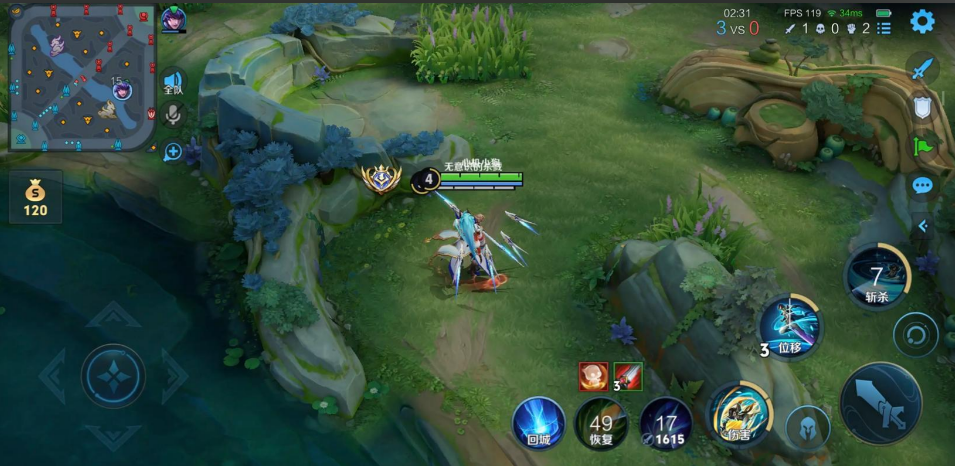Use the 位移 dash skill

[791, 326]
